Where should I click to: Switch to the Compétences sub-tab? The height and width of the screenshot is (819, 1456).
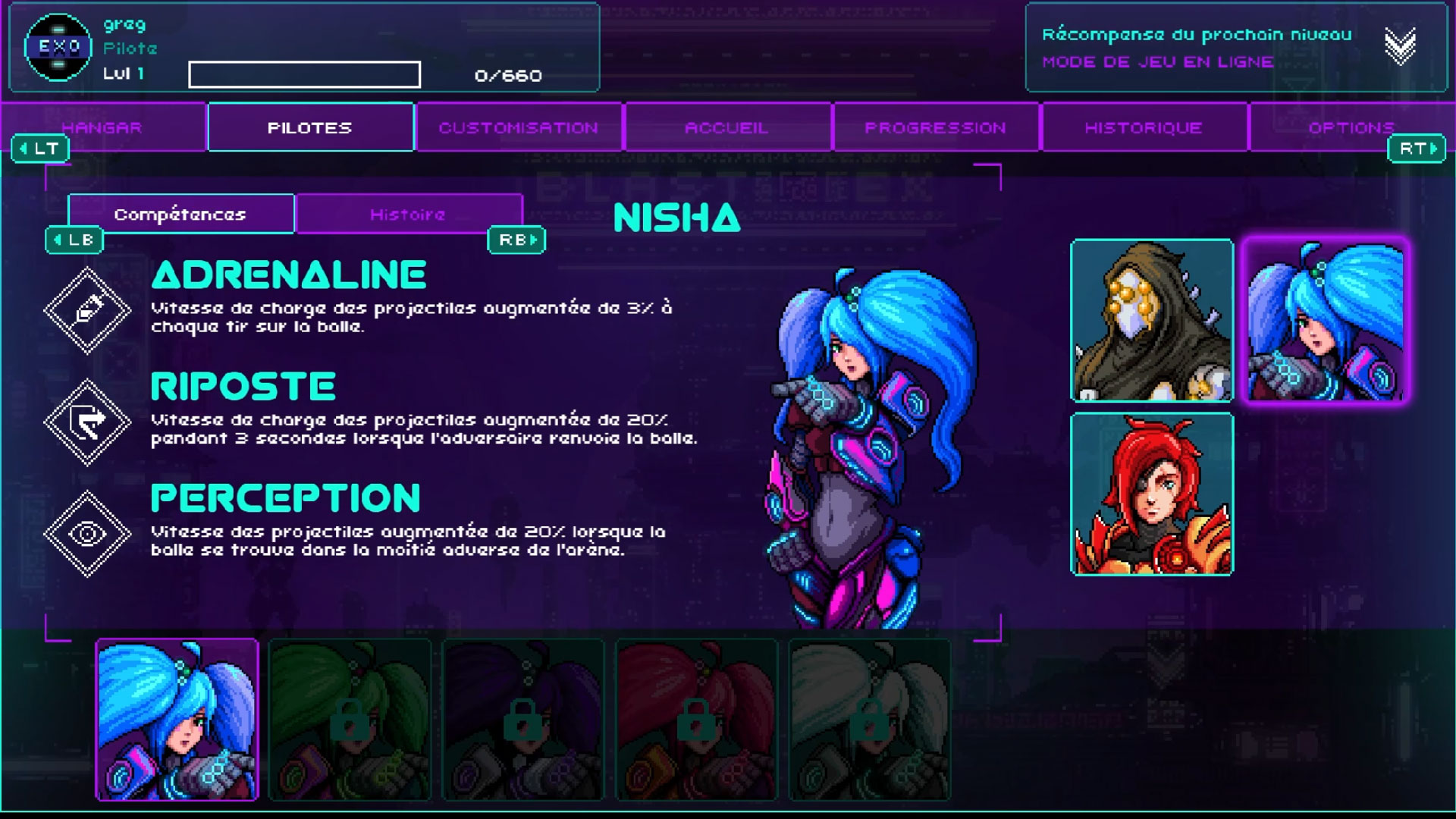[x=180, y=215]
